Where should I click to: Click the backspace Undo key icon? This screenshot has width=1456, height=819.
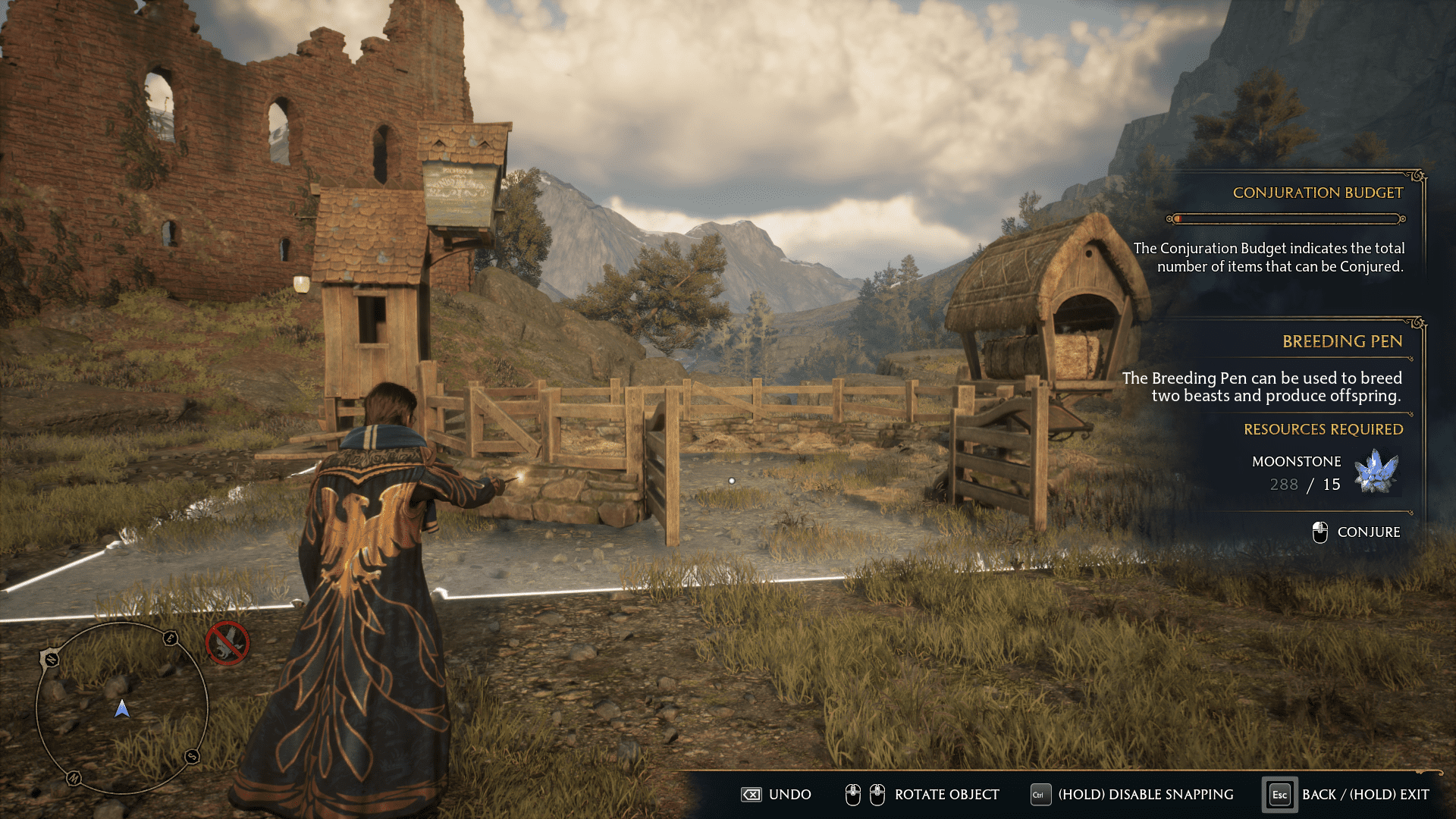[752, 795]
